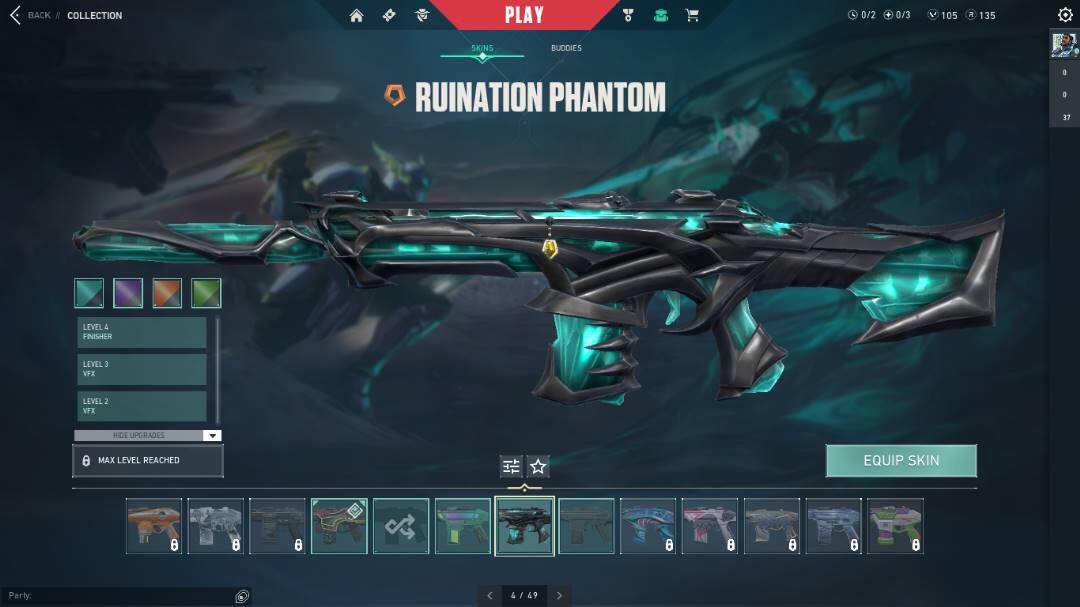
Task: Equip the Ruination Phantom skin
Action: 901,461
